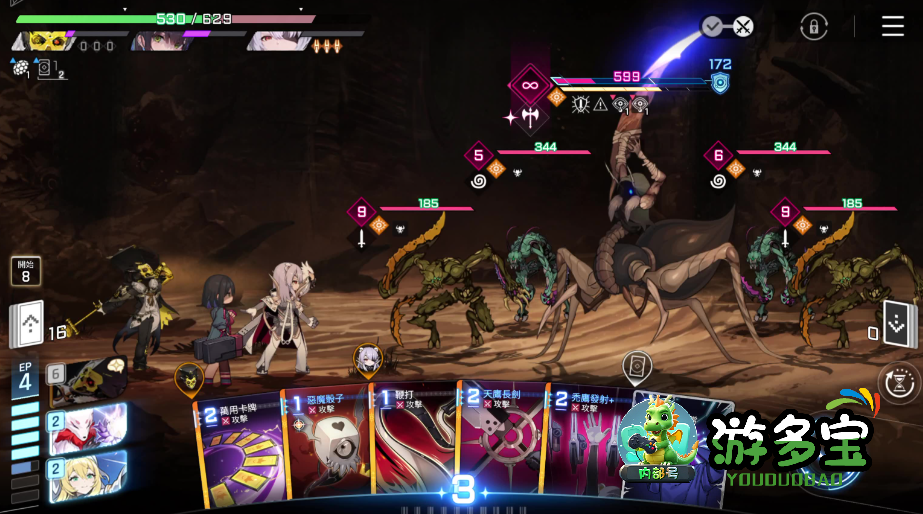Open the discard pile
Screen dimensions: 923x514
point(896,322)
